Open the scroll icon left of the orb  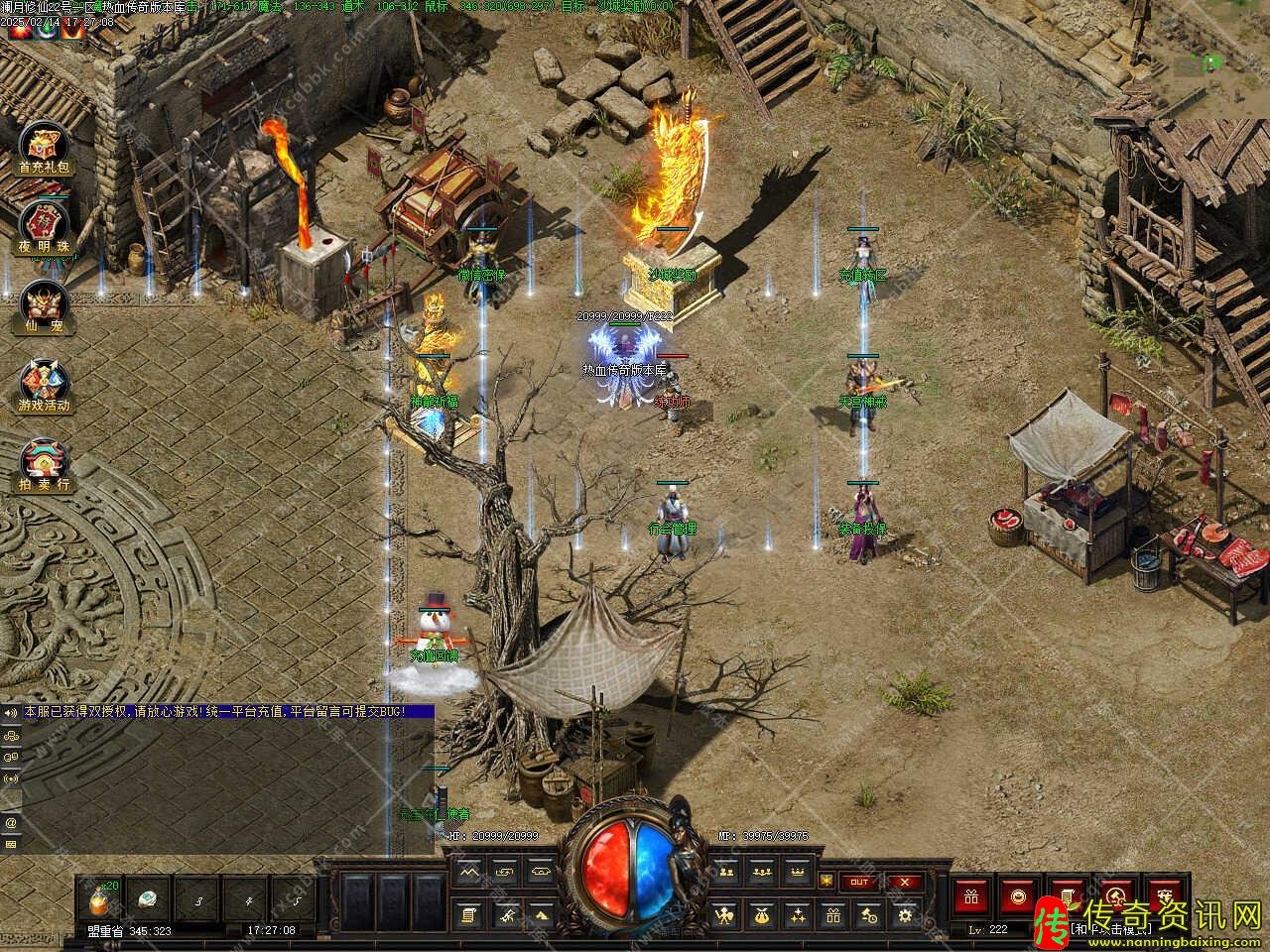pos(470,915)
